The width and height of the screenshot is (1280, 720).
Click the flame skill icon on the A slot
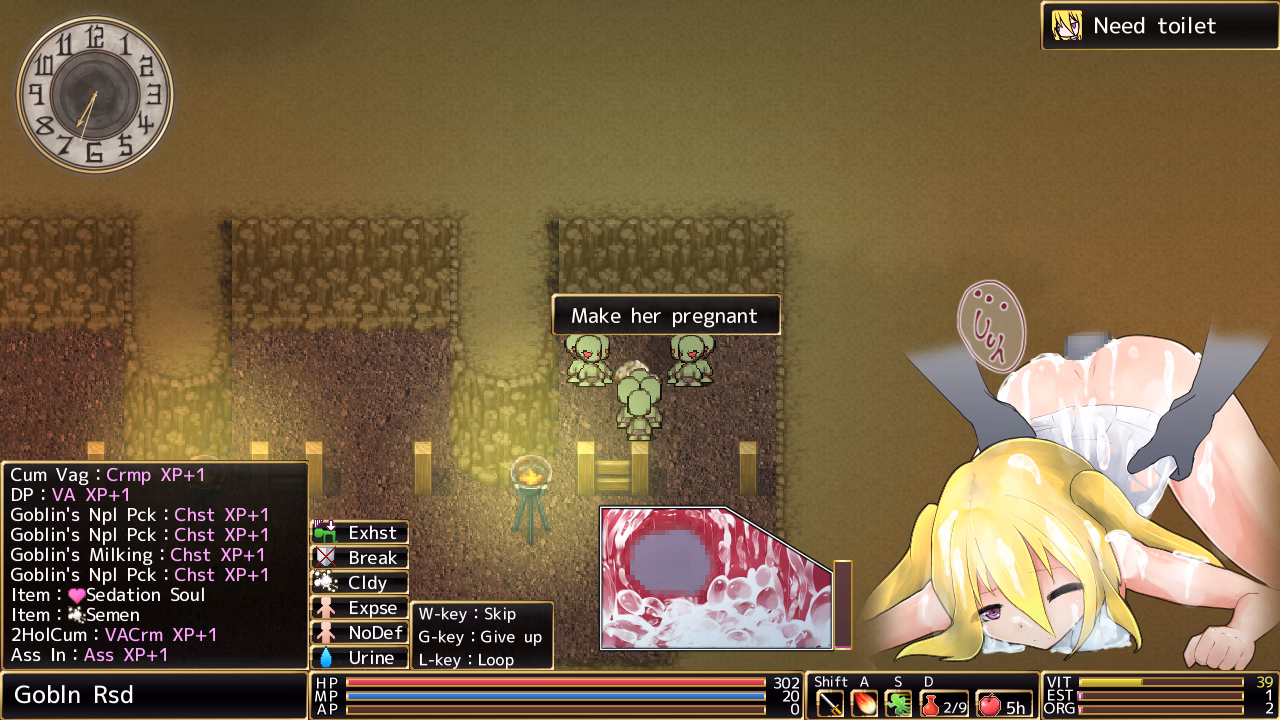click(864, 703)
